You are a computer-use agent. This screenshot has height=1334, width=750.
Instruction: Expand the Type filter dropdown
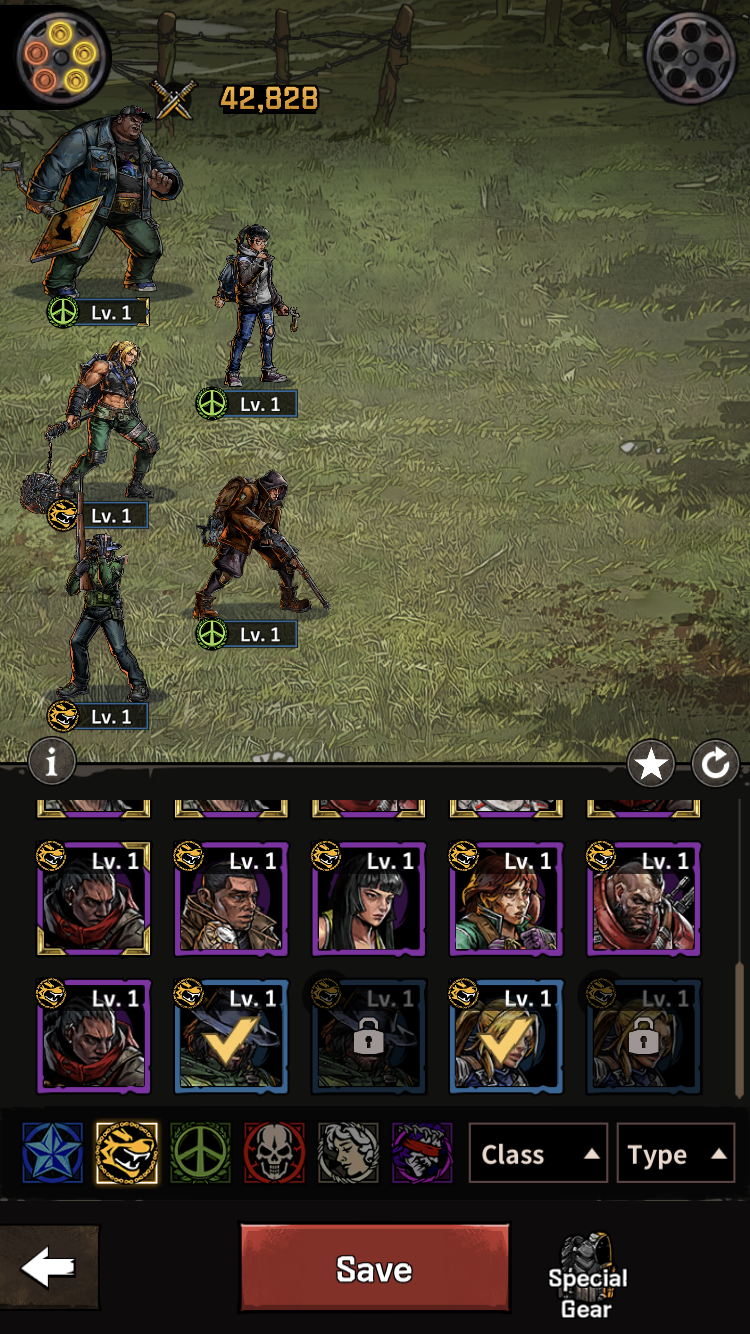[x=675, y=1154]
